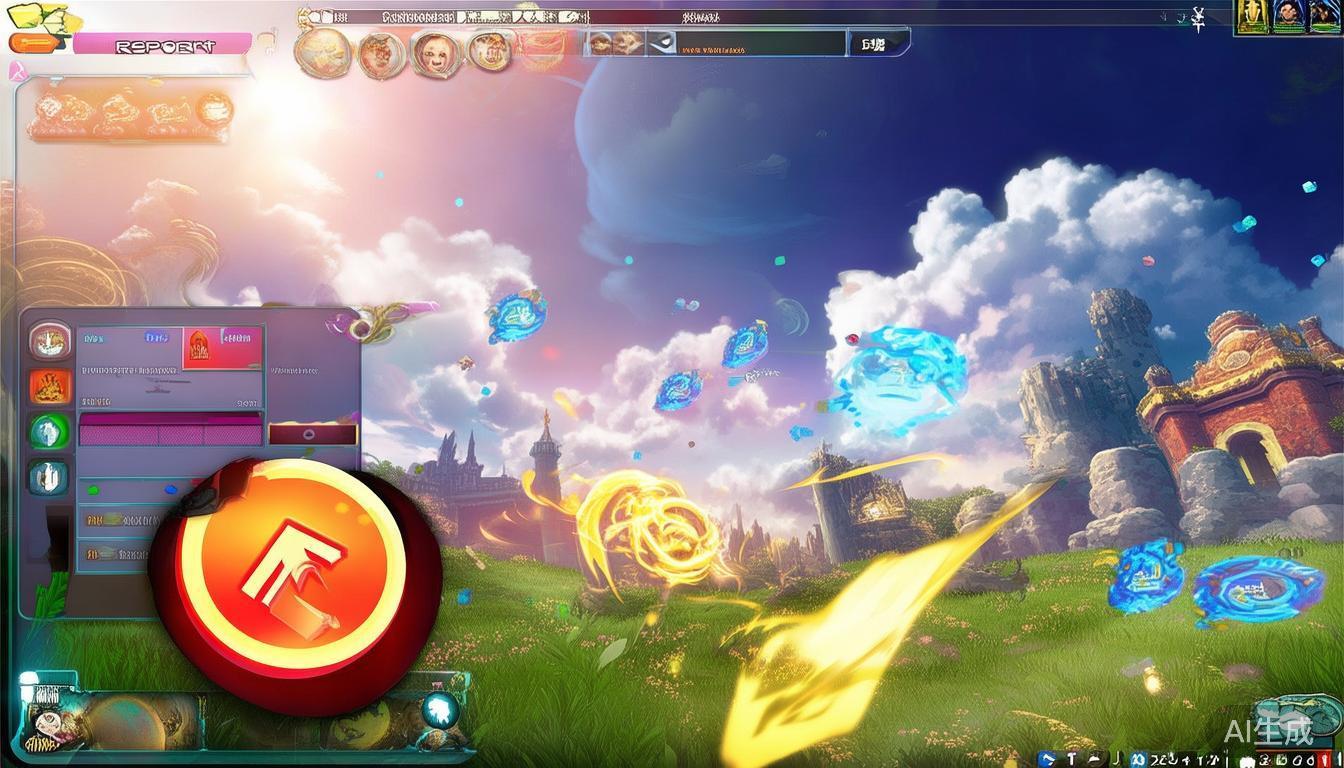Select the orange flame icon in side panel

click(x=49, y=385)
